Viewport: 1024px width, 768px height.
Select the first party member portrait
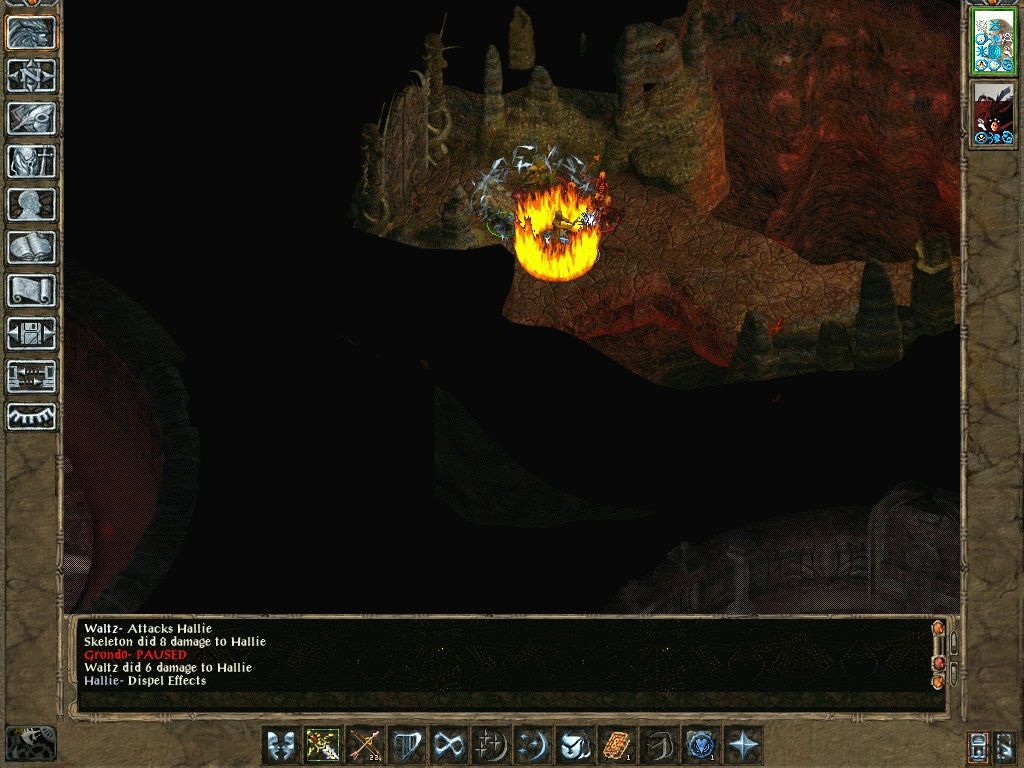994,42
